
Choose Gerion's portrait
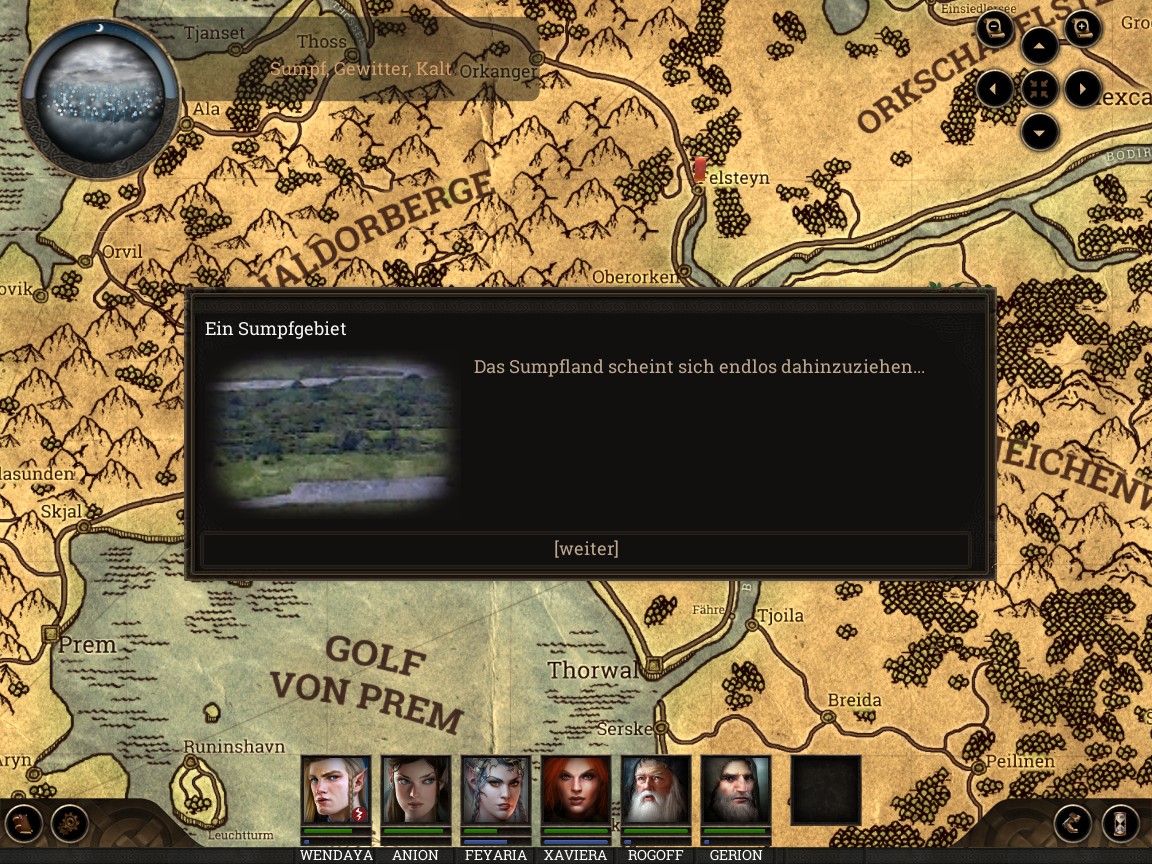[736, 790]
